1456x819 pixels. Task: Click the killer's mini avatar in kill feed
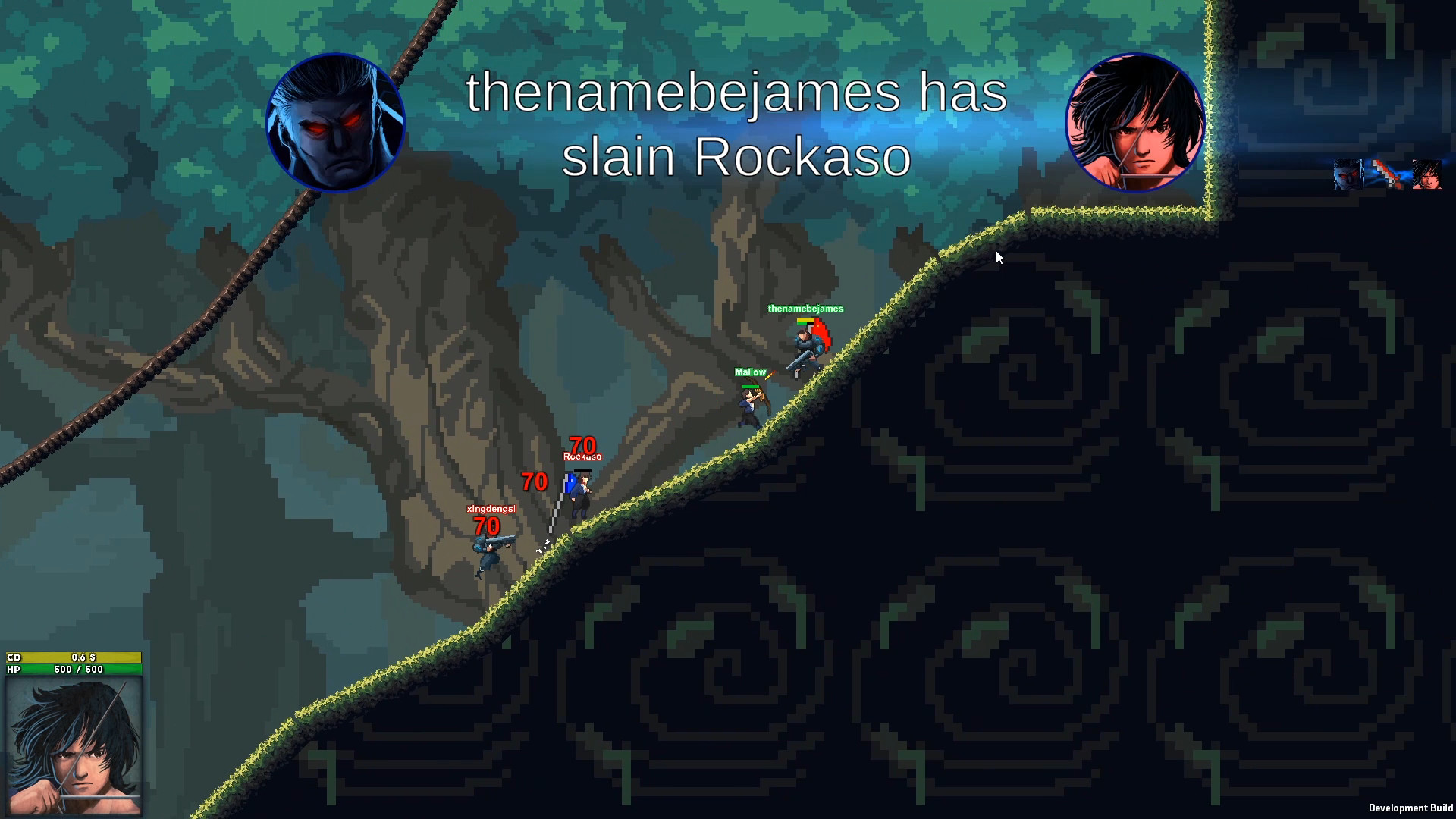[x=1348, y=174]
